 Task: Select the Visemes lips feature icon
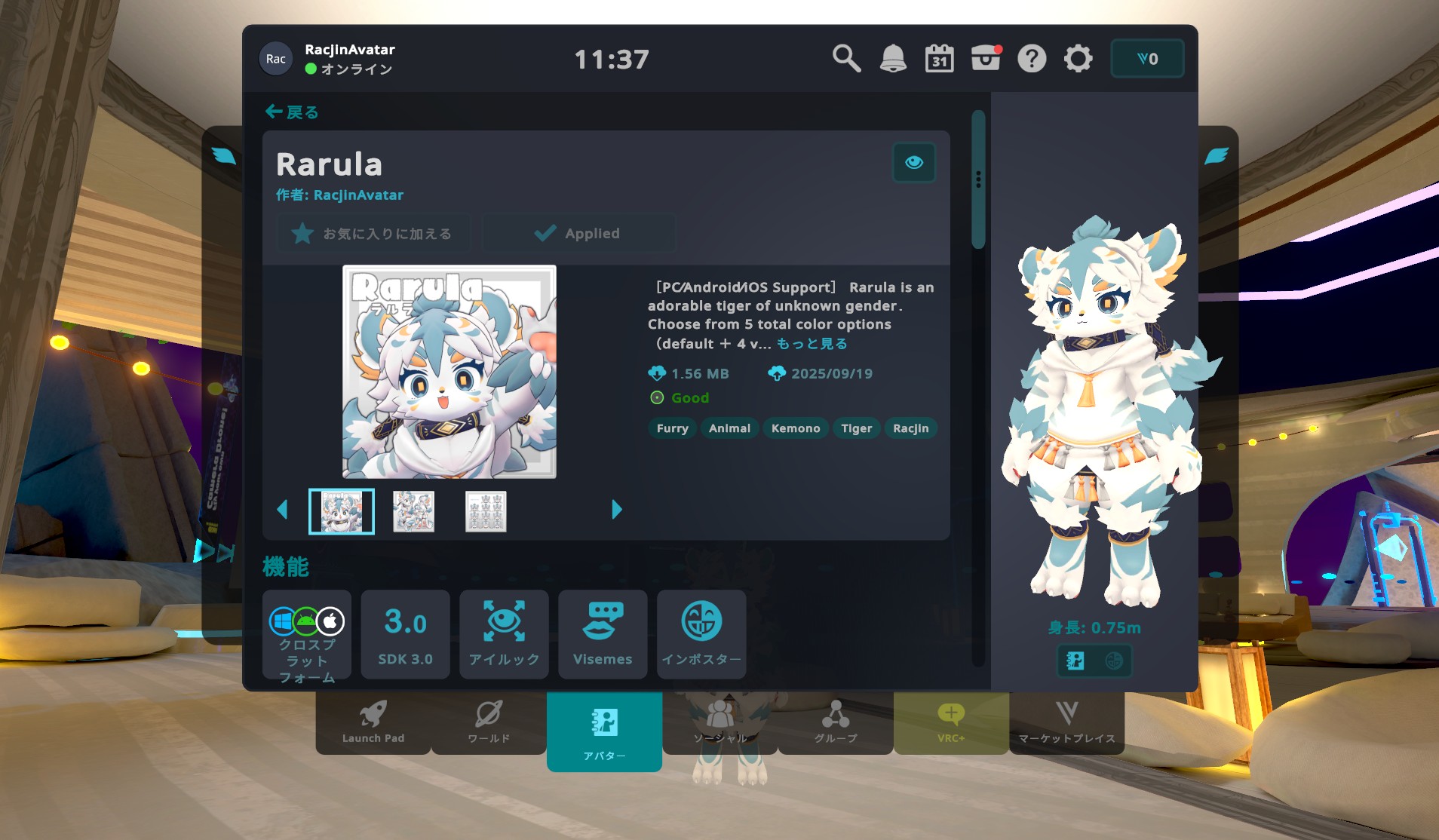603,633
